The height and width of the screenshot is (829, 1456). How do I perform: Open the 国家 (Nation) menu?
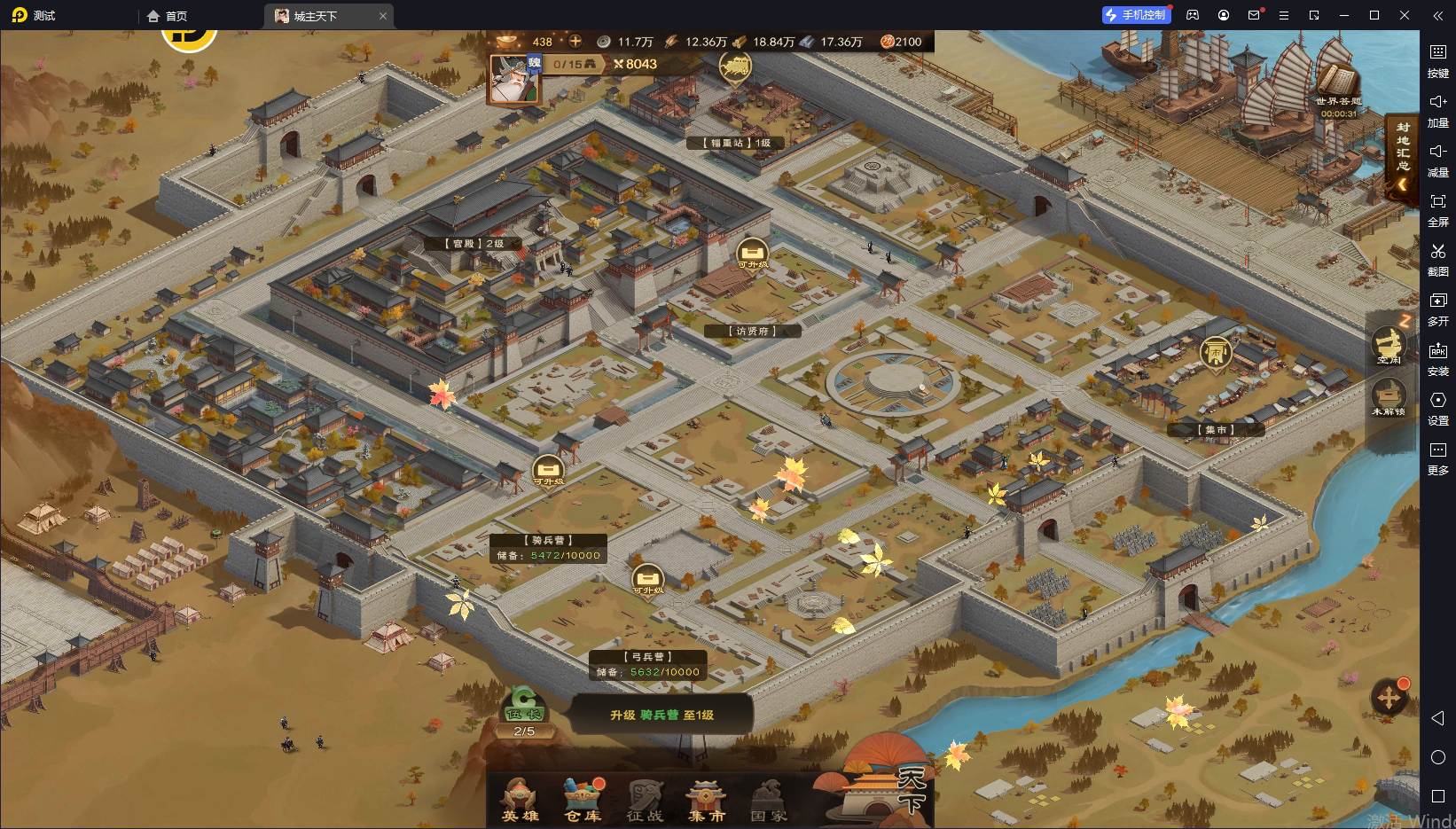[x=769, y=800]
